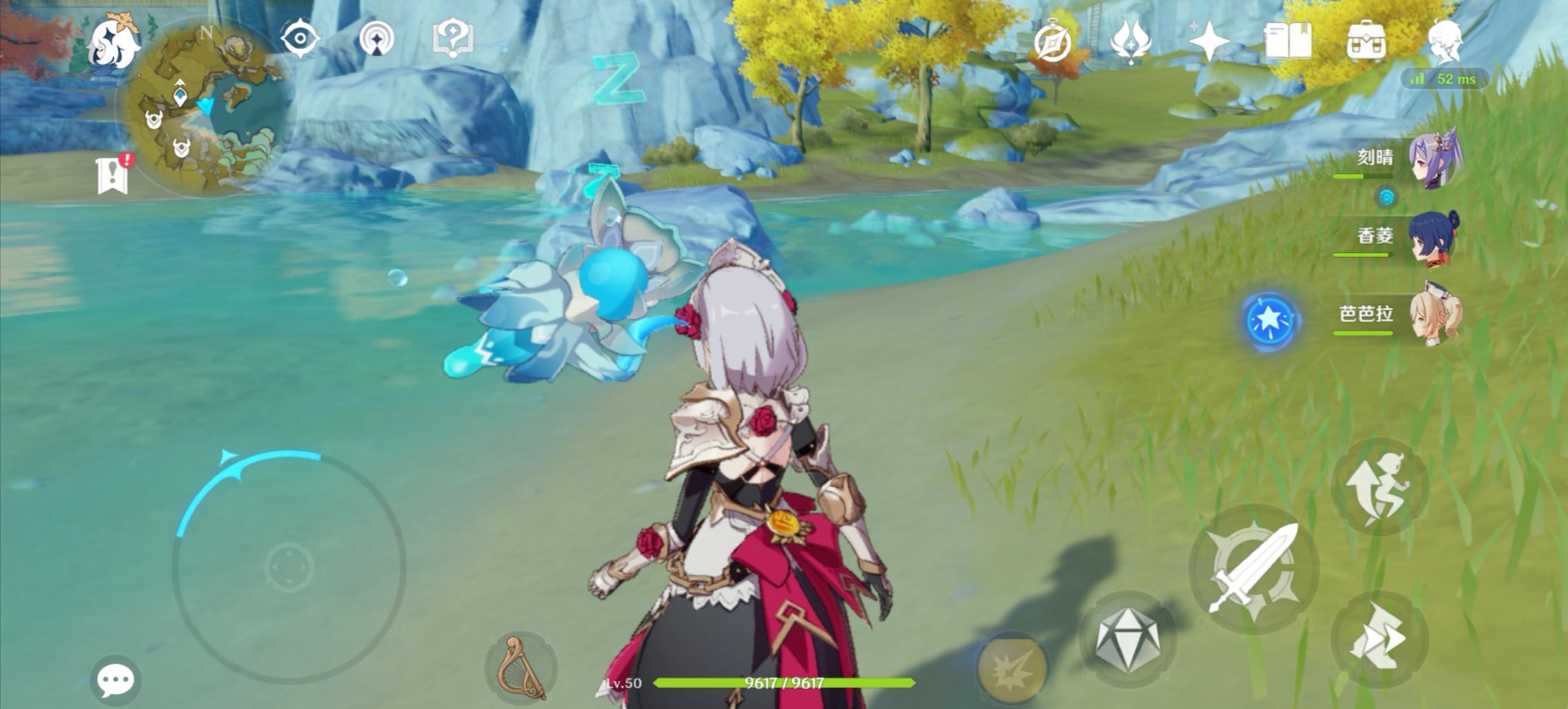The image size is (1568, 709).
Task: Use the lyre gadget button
Action: click(x=520, y=667)
